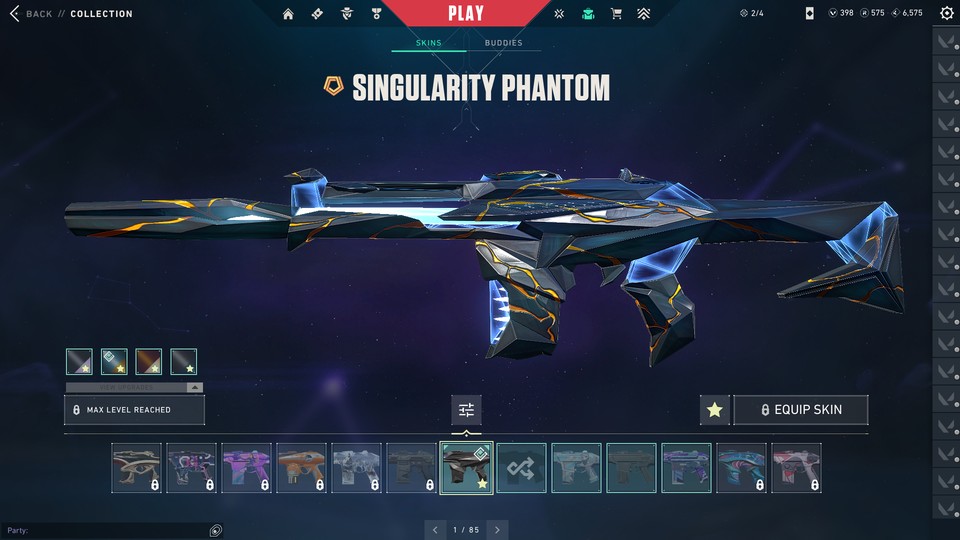The image size is (960, 540).
Task: Open the party chat icon
Action: pyautogui.click(x=216, y=530)
